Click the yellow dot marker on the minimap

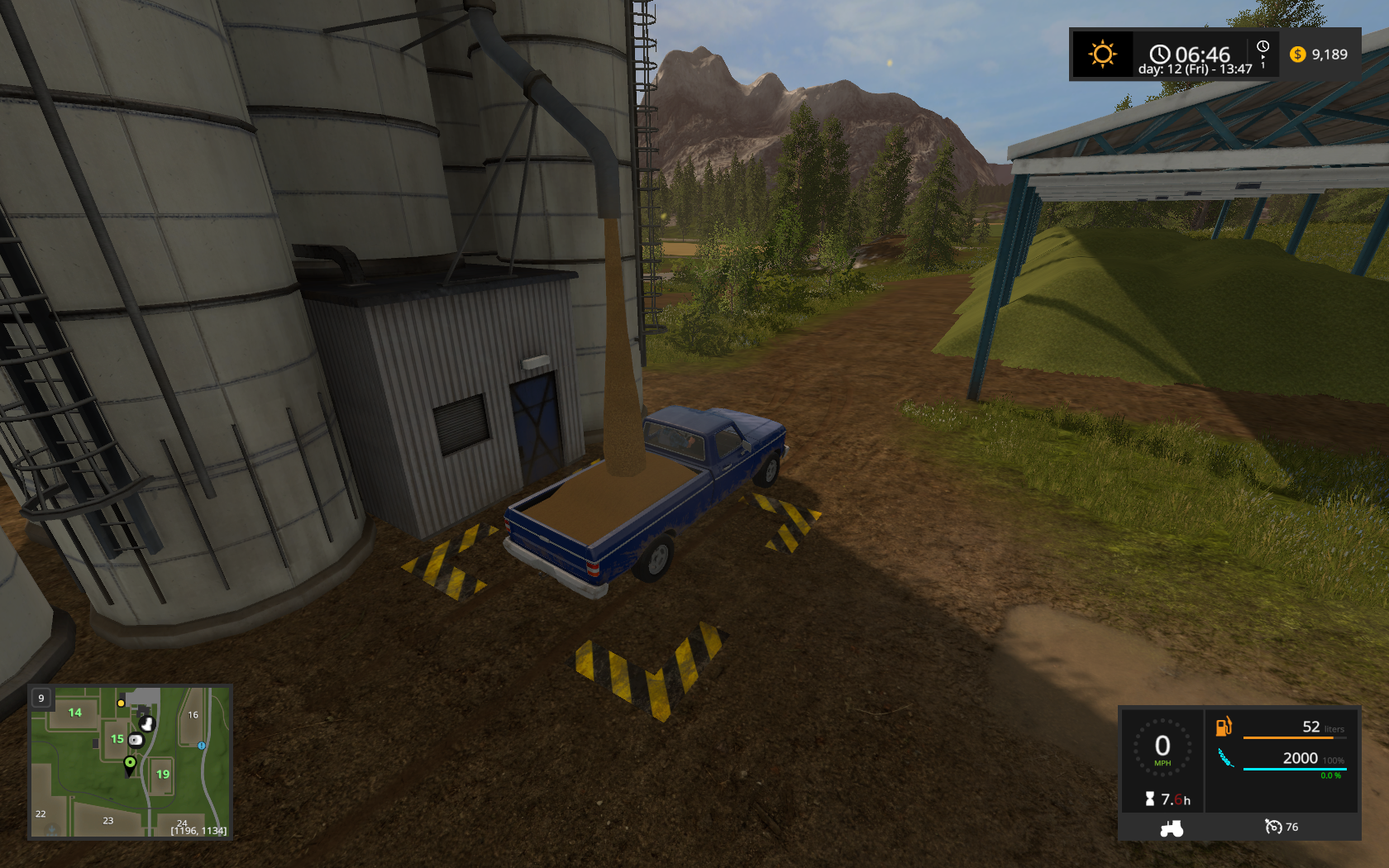pos(121,703)
